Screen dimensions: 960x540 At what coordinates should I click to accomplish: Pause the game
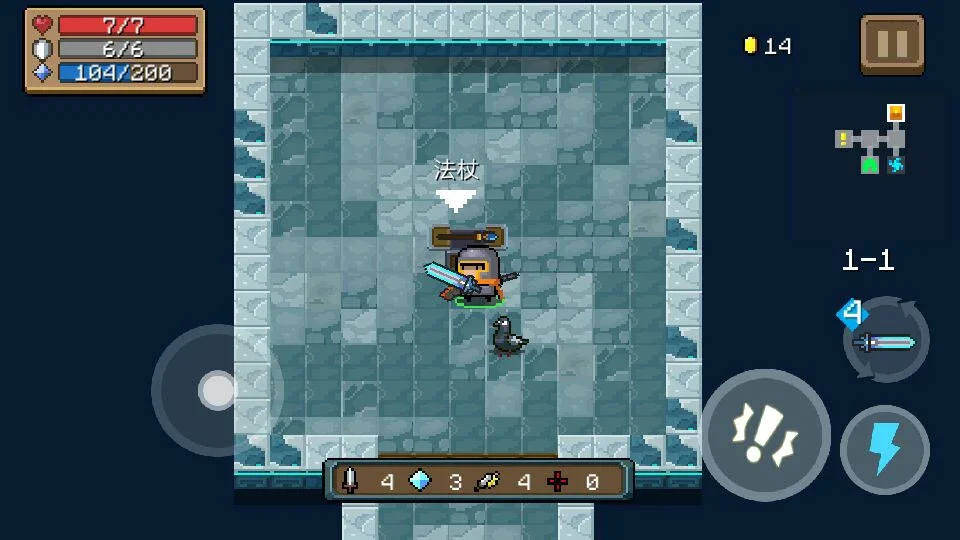point(892,44)
